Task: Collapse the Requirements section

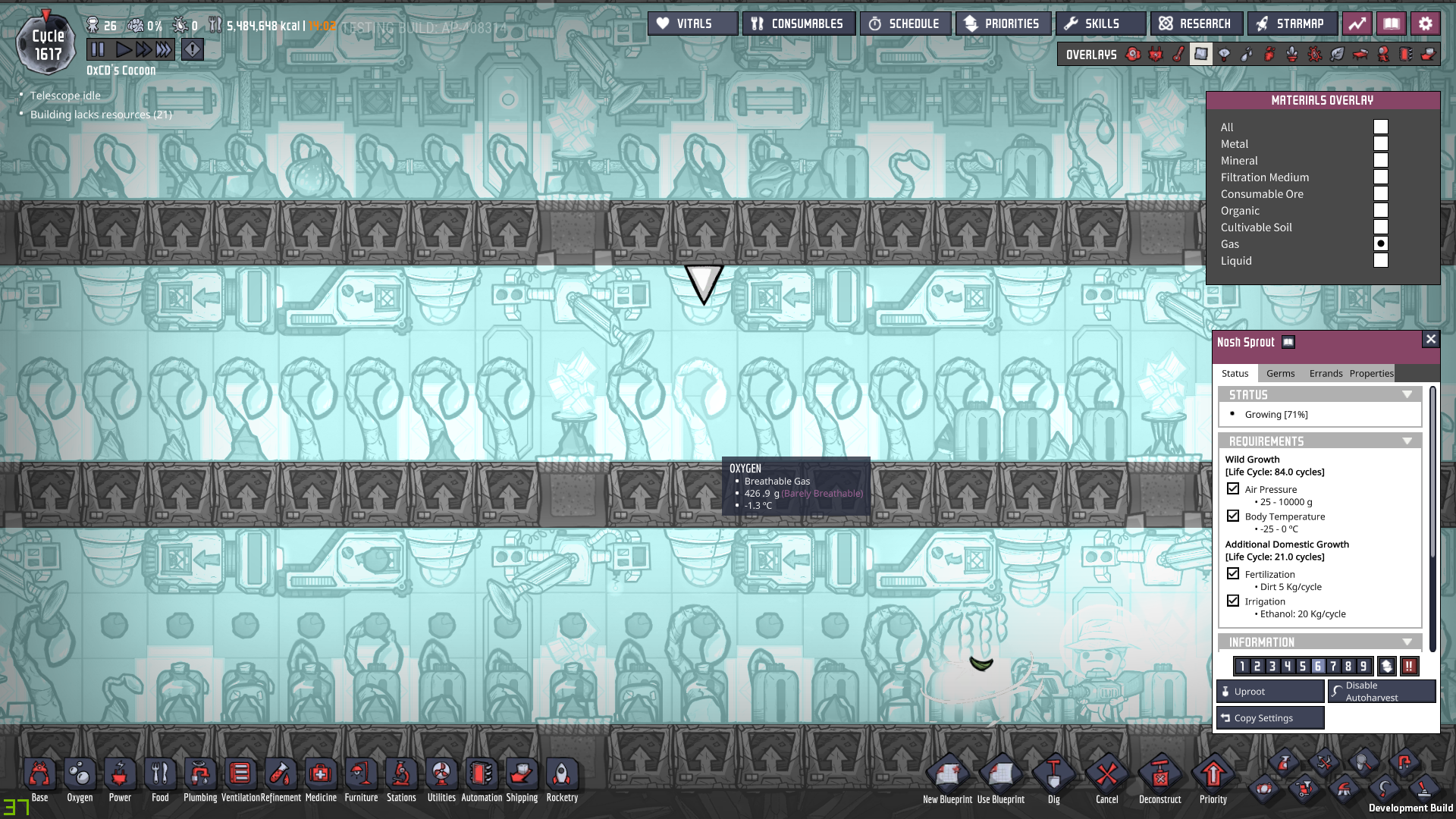Action: 1408,441
